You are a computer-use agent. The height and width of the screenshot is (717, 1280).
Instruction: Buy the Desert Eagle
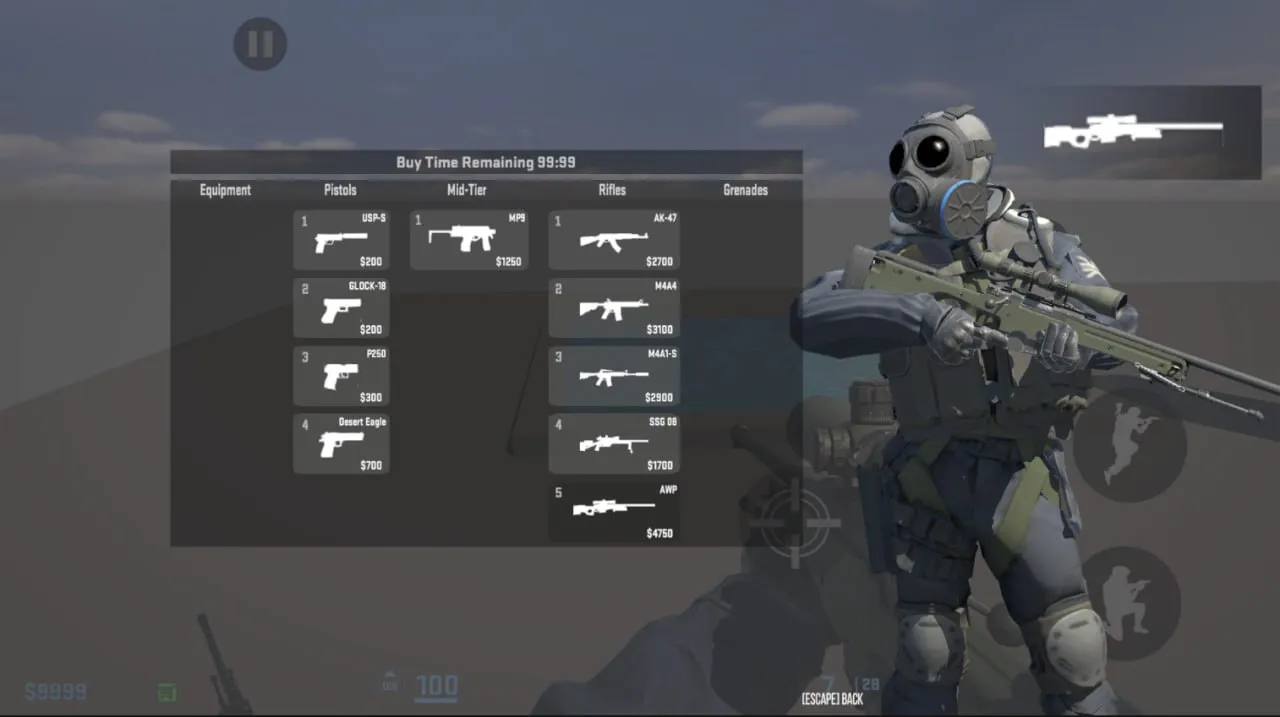click(341, 444)
